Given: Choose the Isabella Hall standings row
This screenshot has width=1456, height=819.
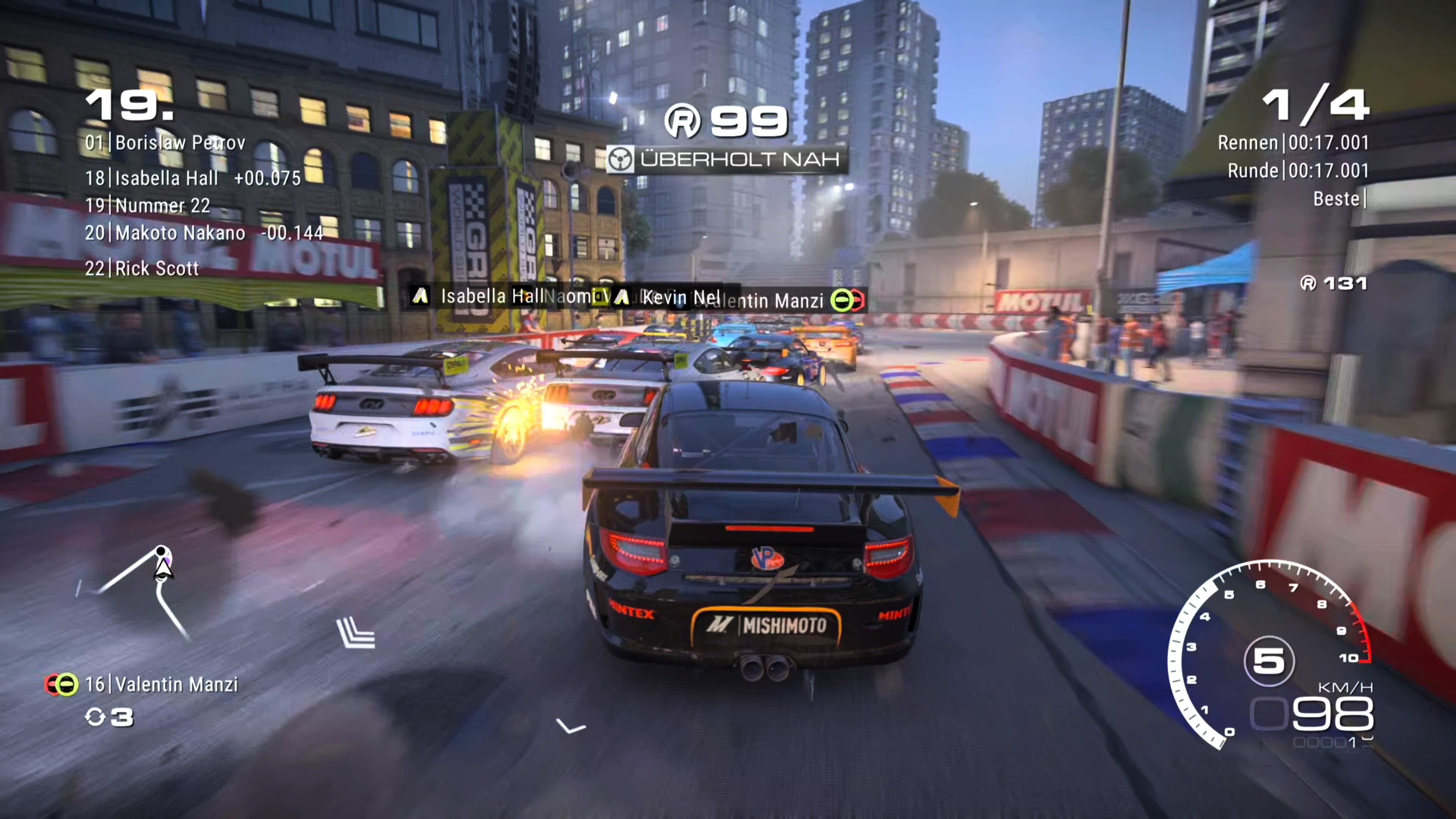Looking at the screenshot, I should (193, 178).
